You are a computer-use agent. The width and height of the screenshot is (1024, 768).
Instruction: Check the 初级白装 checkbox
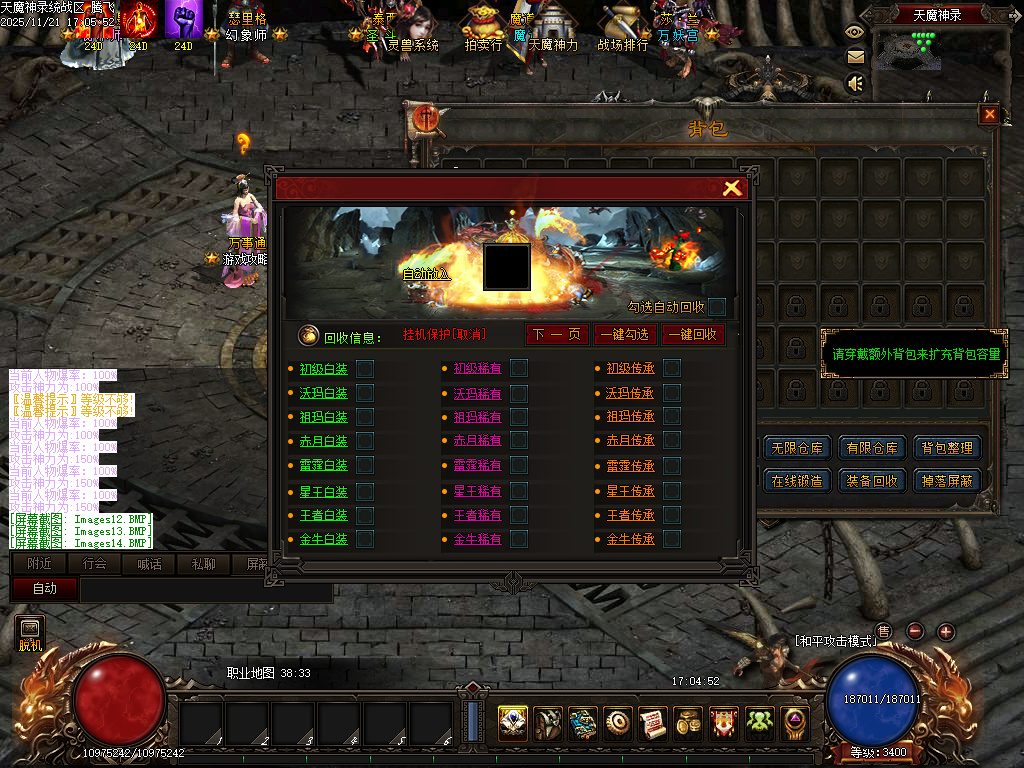click(365, 368)
